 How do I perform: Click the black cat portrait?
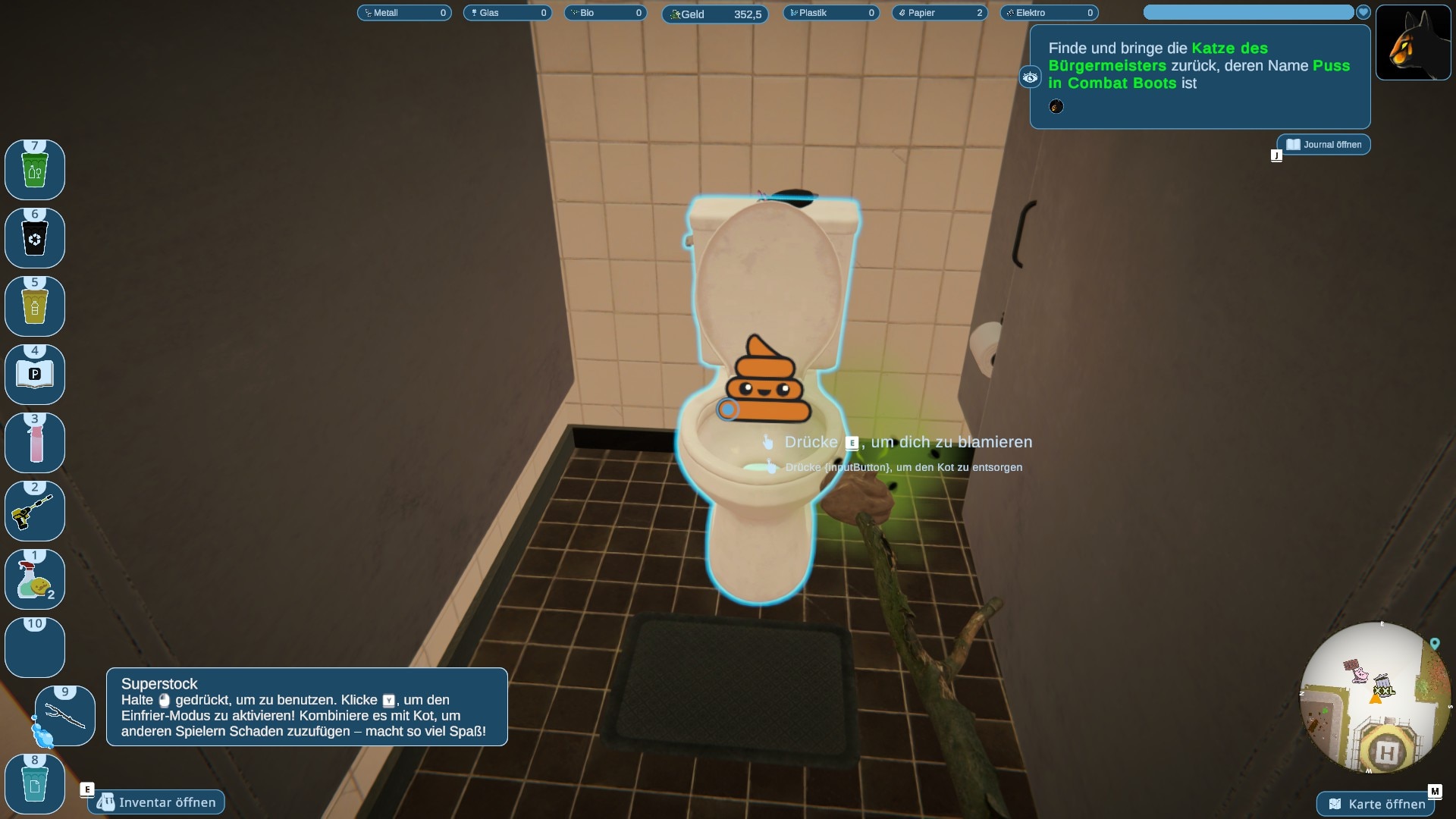coord(1413,43)
